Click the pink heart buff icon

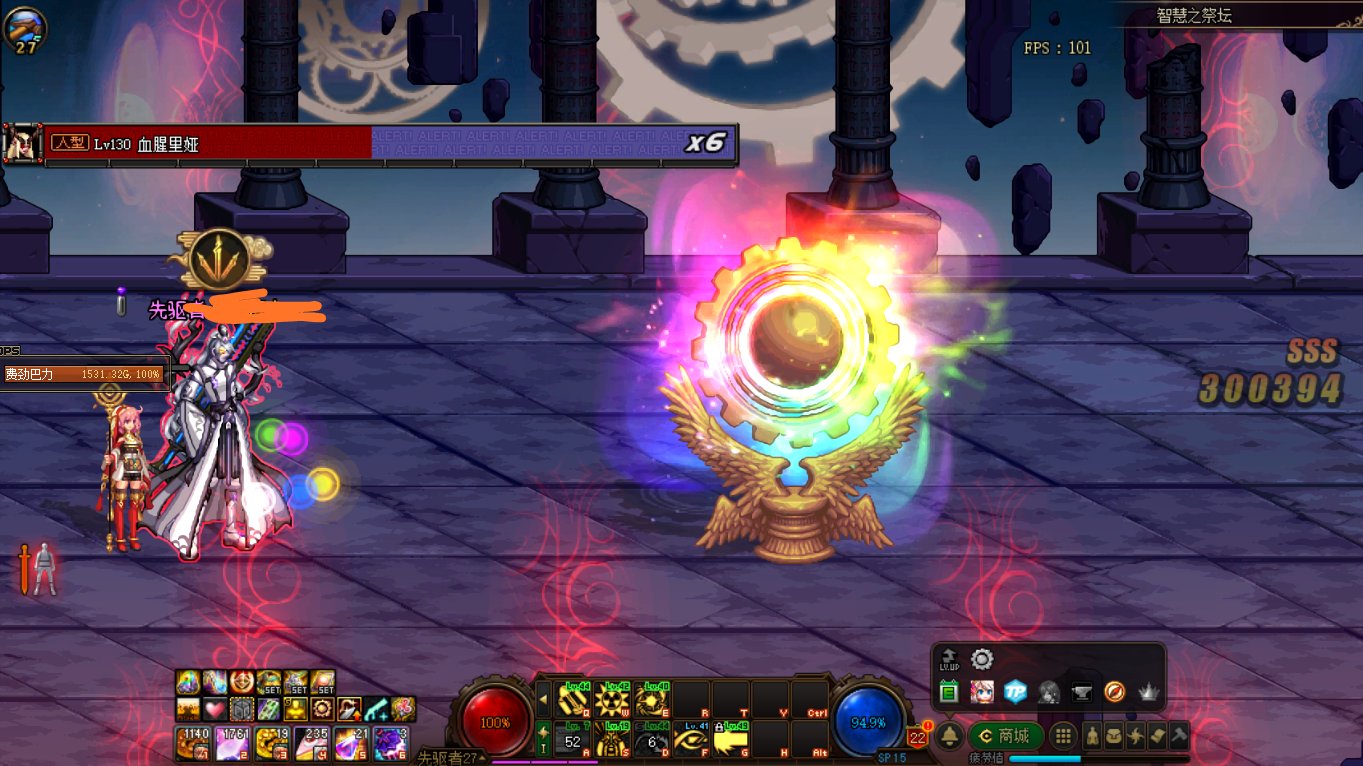213,710
